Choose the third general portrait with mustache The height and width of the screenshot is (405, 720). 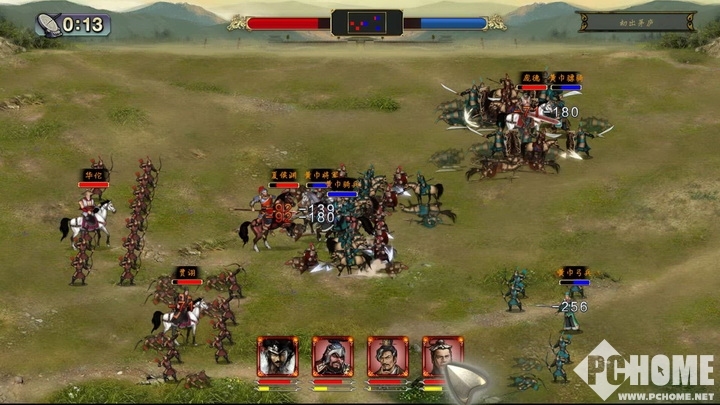(x=387, y=357)
